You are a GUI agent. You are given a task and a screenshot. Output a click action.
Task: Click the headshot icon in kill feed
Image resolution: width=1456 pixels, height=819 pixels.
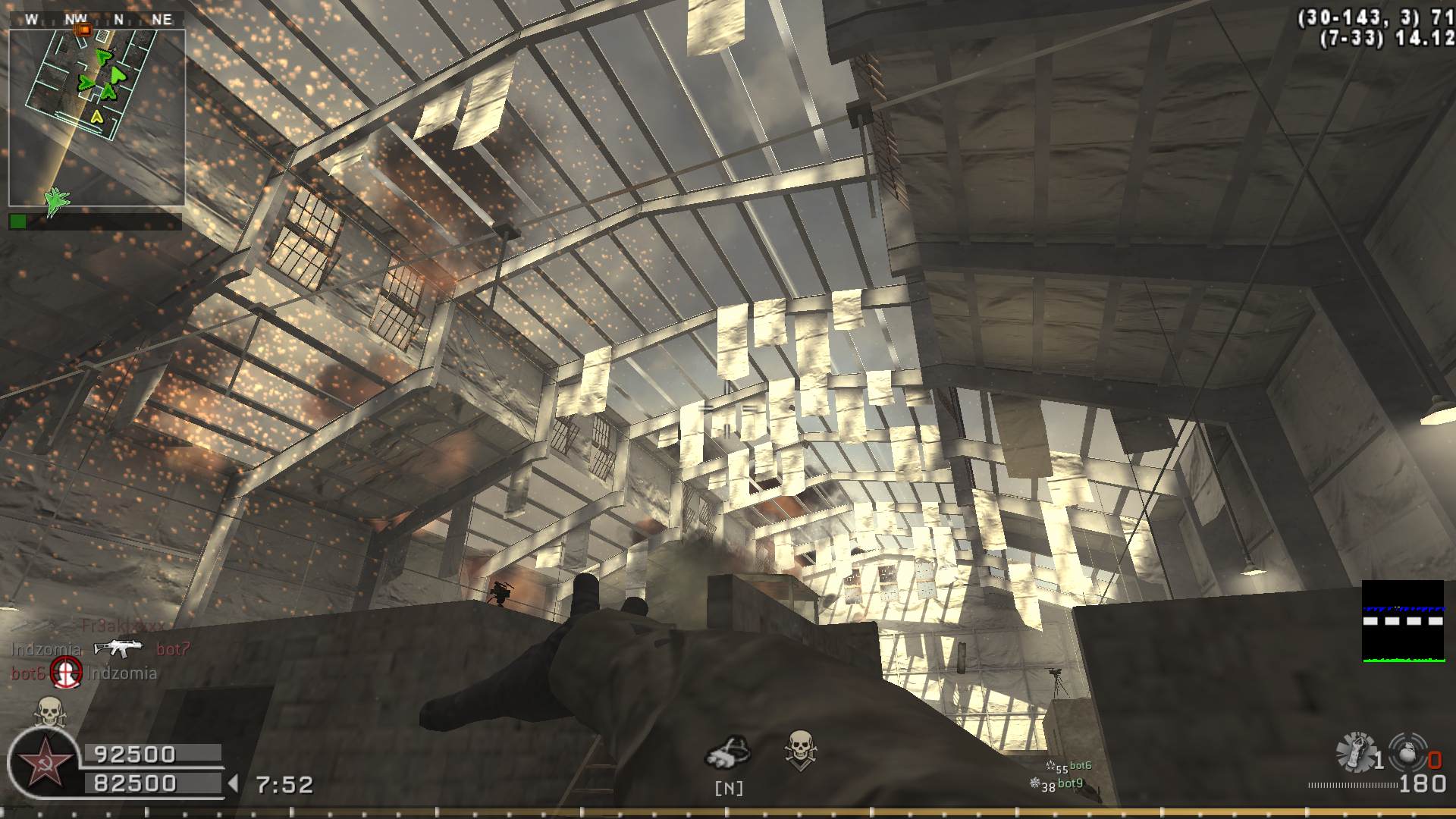(66, 672)
